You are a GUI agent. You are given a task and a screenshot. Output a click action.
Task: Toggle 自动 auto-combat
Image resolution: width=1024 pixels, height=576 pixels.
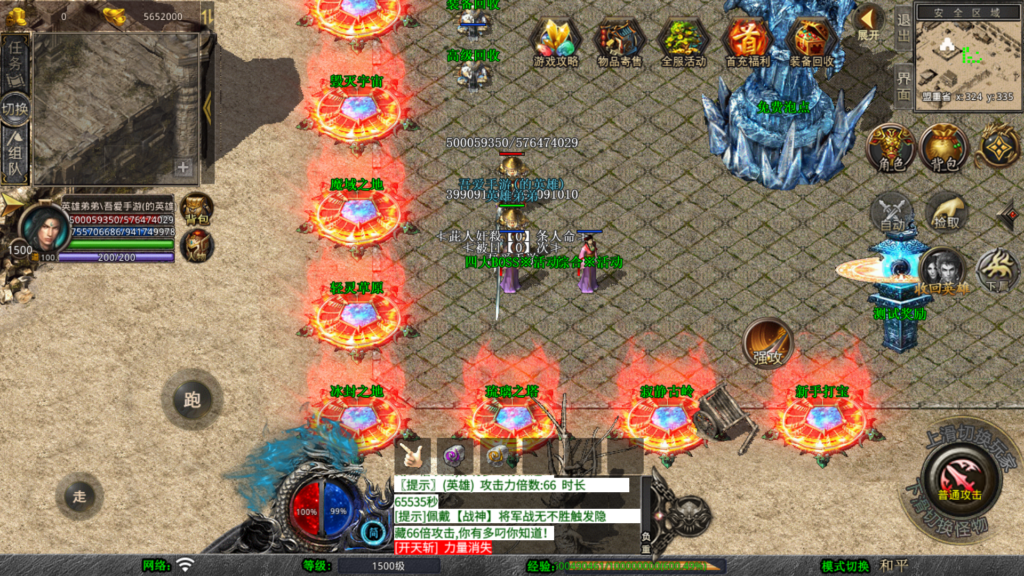point(891,213)
